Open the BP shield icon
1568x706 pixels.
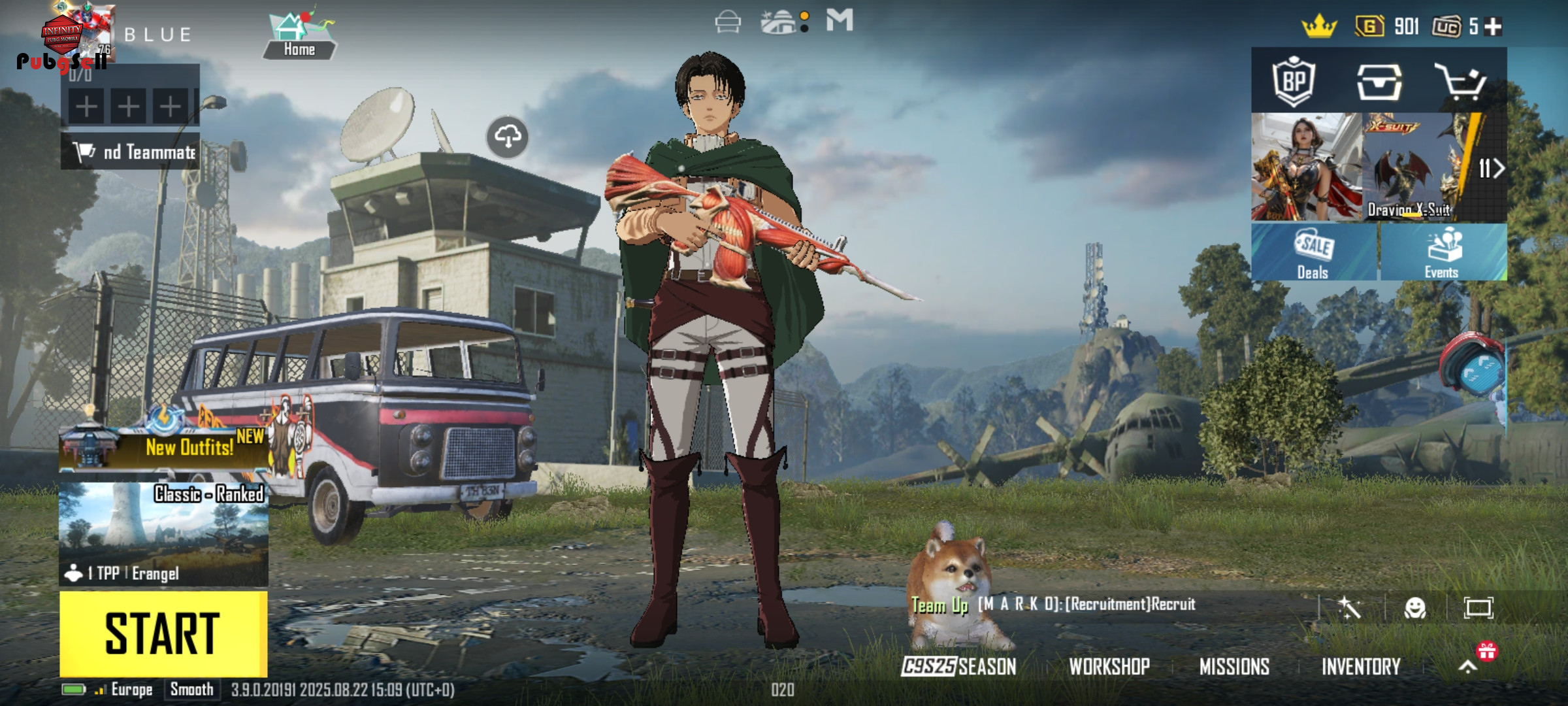pyautogui.click(x=1294, y=82)
